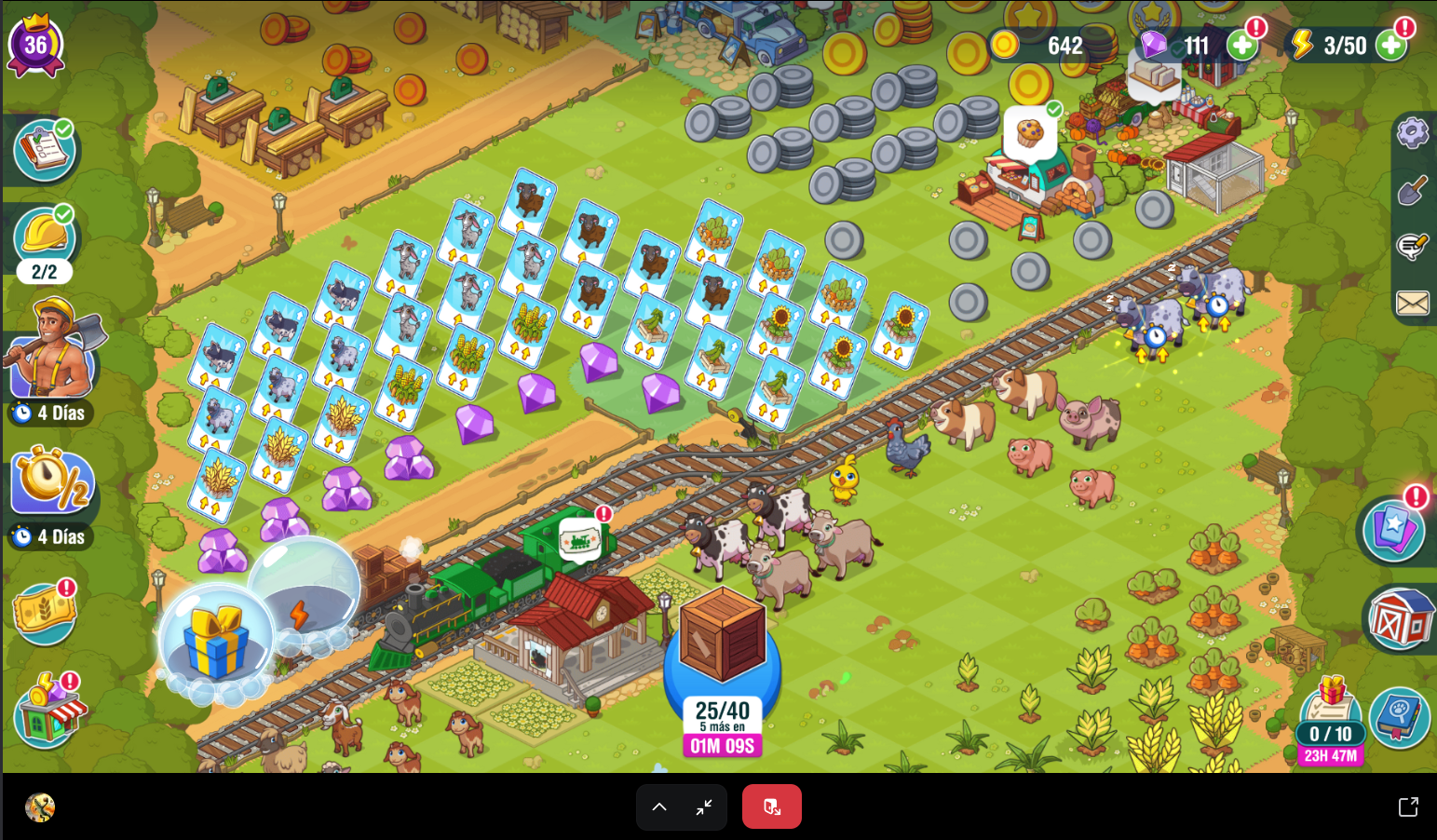Add more energy with plus button
This screenshot has width=1437, height=840.
click(x=1390, y=45)
